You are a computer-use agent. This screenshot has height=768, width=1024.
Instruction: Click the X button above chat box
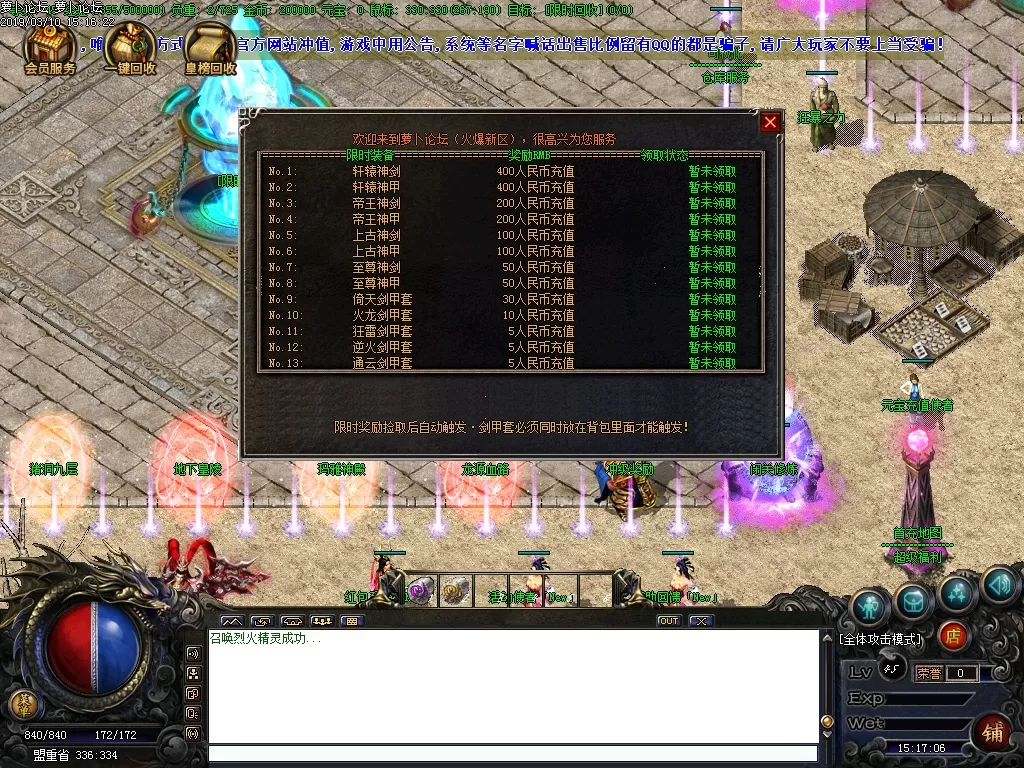pos(701,621)
